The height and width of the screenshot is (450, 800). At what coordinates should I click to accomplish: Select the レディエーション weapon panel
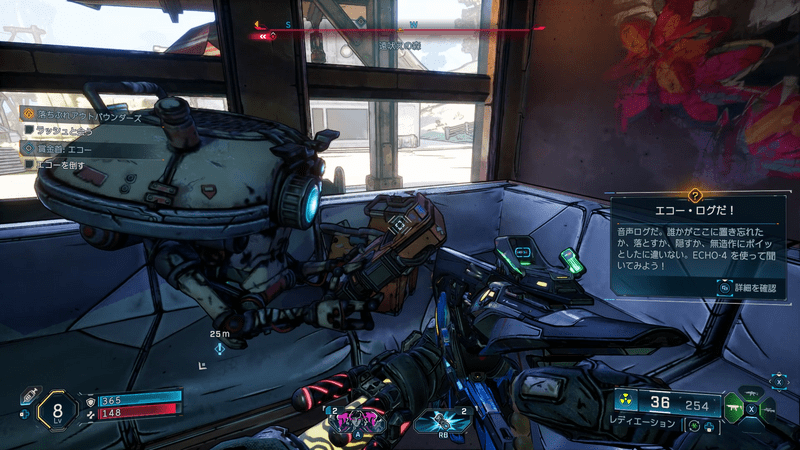pos(668,408)
